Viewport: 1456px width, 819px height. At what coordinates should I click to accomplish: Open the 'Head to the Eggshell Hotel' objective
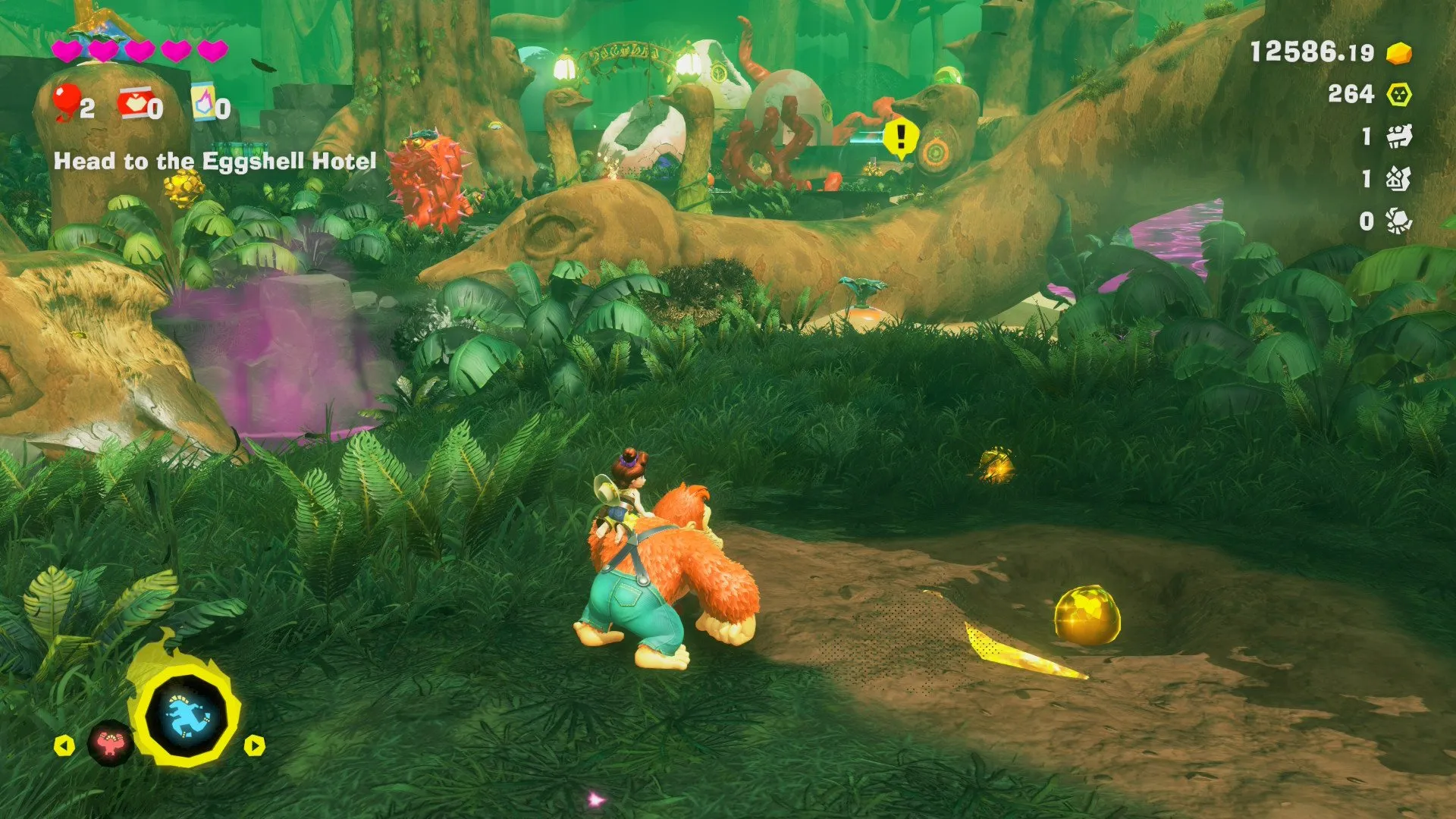pos(215,160)
